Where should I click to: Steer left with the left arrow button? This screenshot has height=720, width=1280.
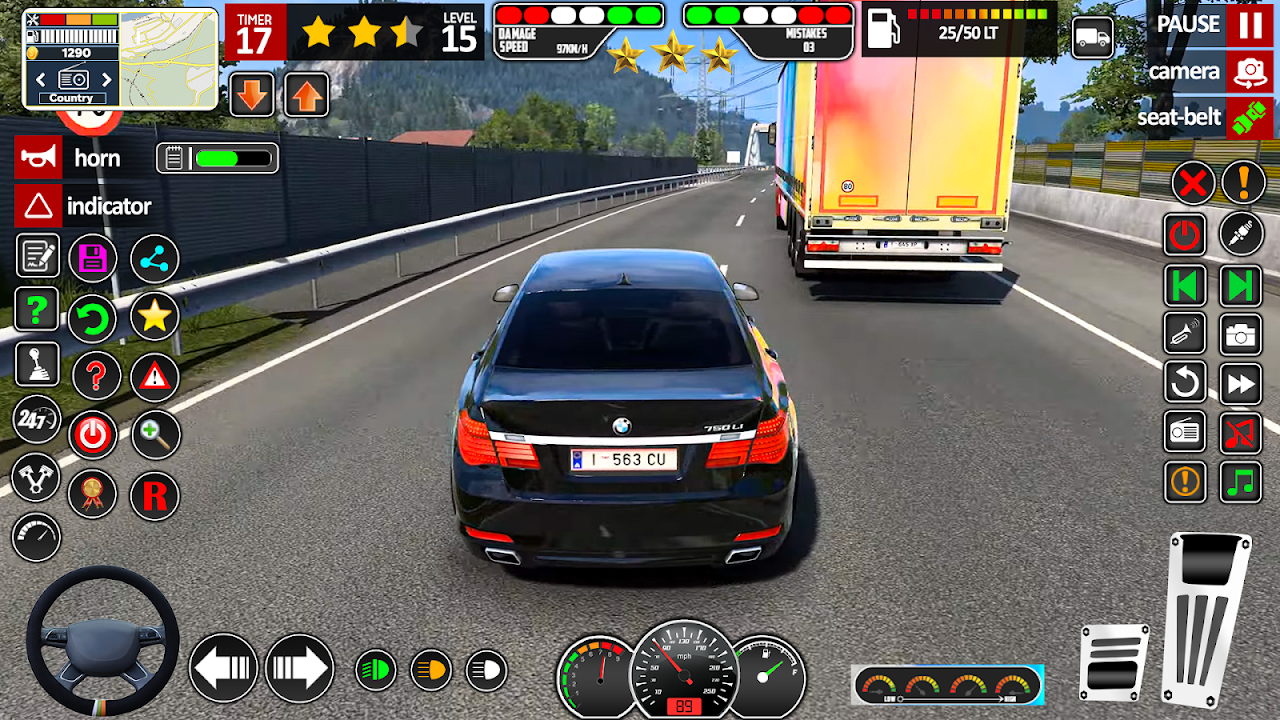point(223,667)
